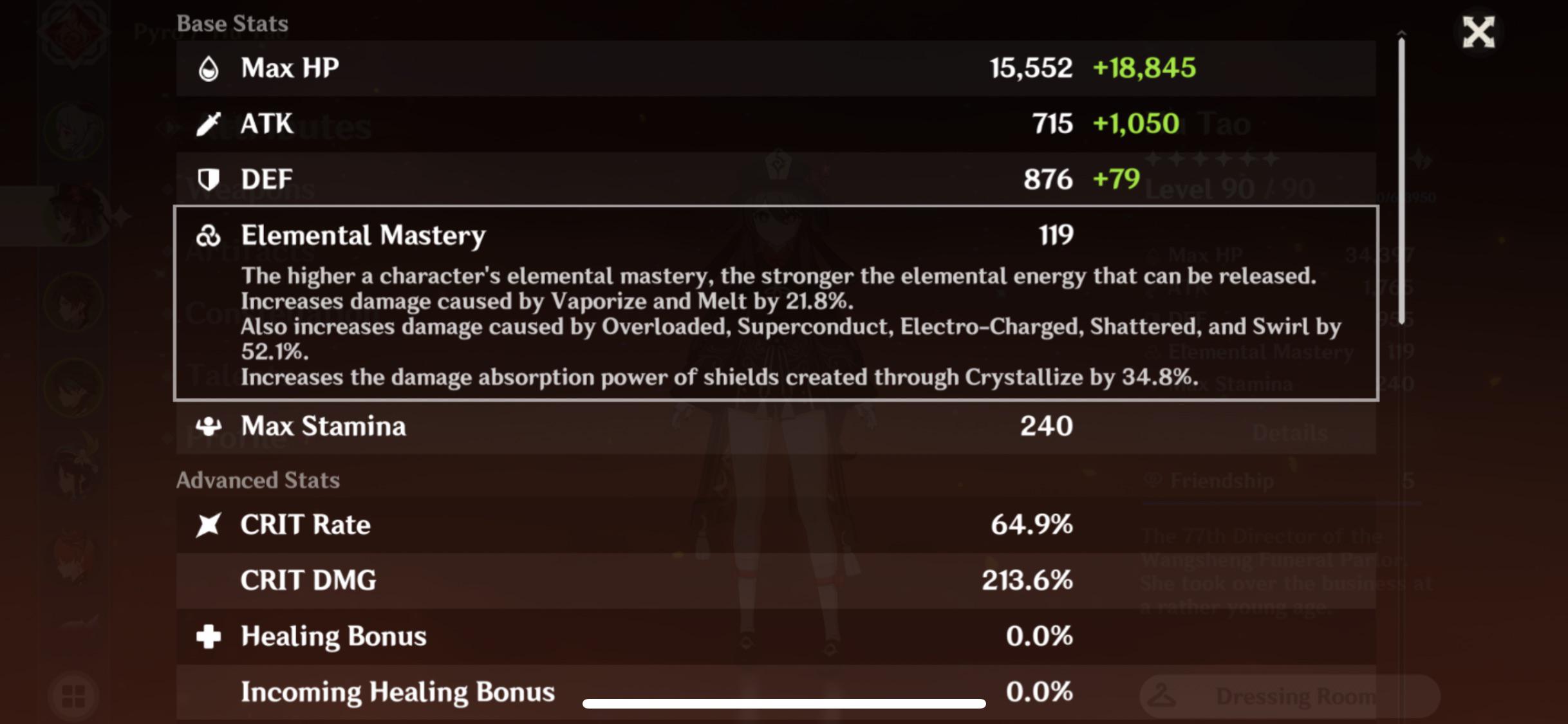Click the Pyro element emblem top left
The image size is (1568, 724).
click(x=73, y=33)
